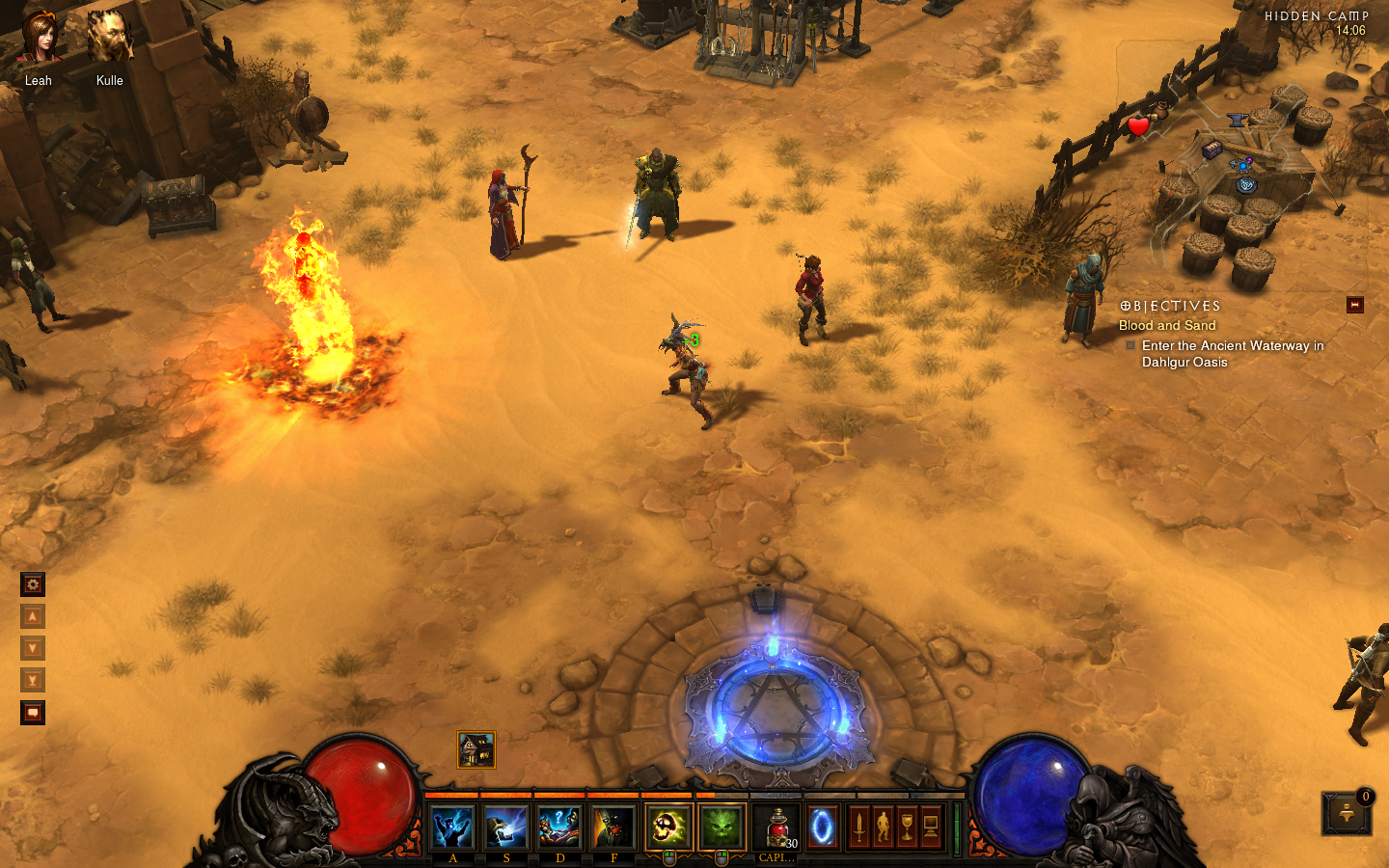Collapse the Objectives tracker with red button
Screen dimensions: 1389x868
point(1354,305)
